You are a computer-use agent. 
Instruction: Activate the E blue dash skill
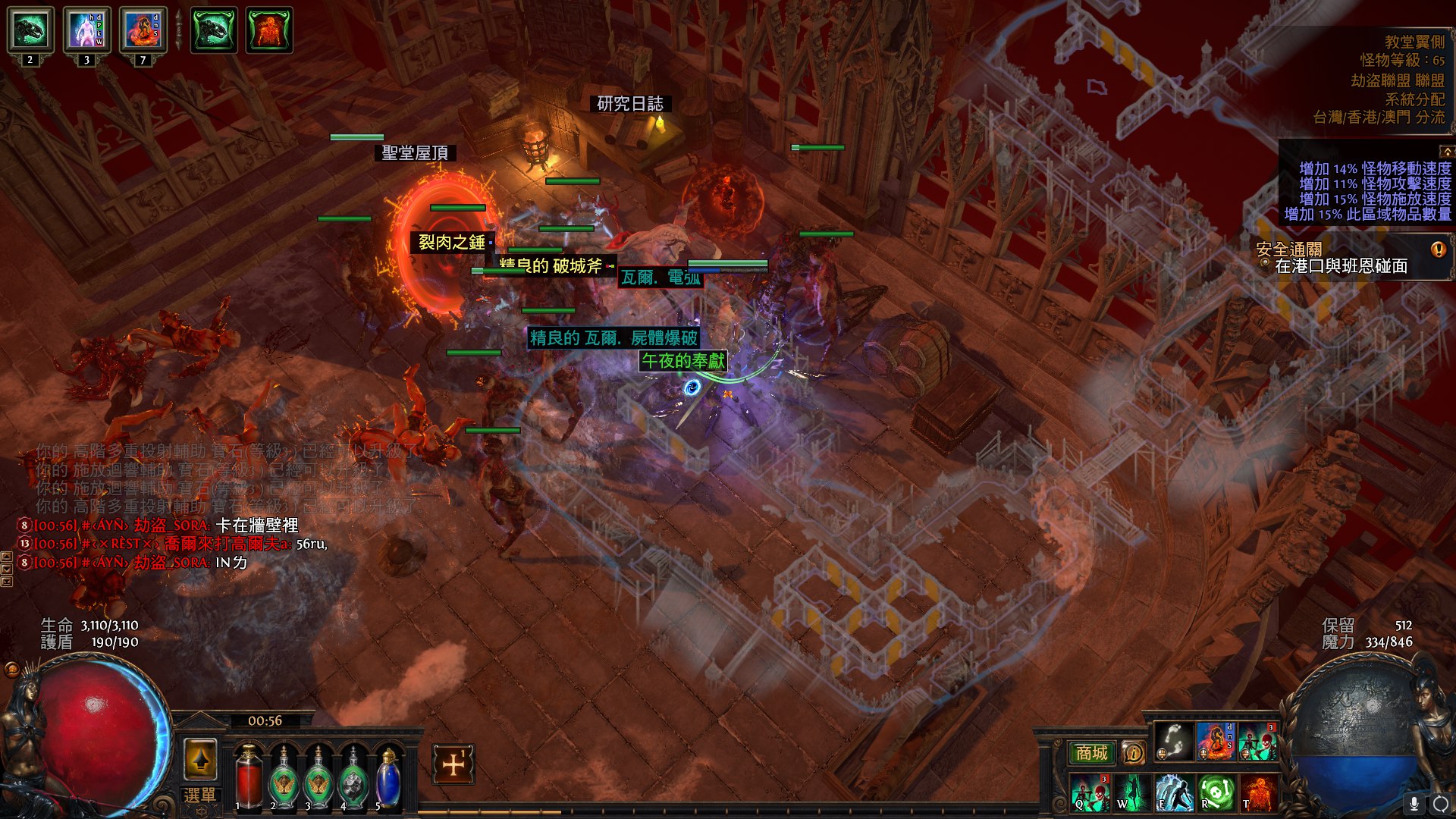1173,792
